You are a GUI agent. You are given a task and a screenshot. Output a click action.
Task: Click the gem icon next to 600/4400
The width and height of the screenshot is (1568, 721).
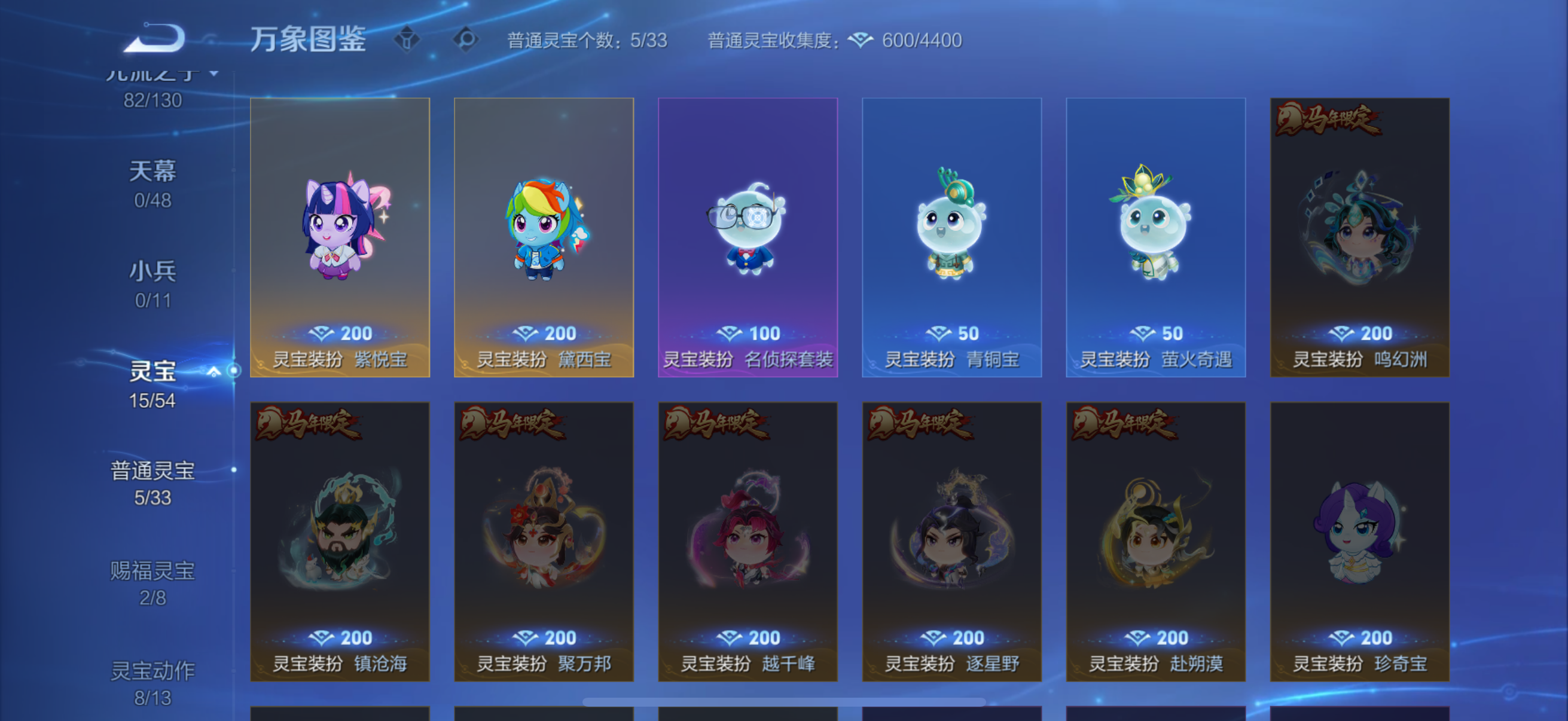click(863, 39)
